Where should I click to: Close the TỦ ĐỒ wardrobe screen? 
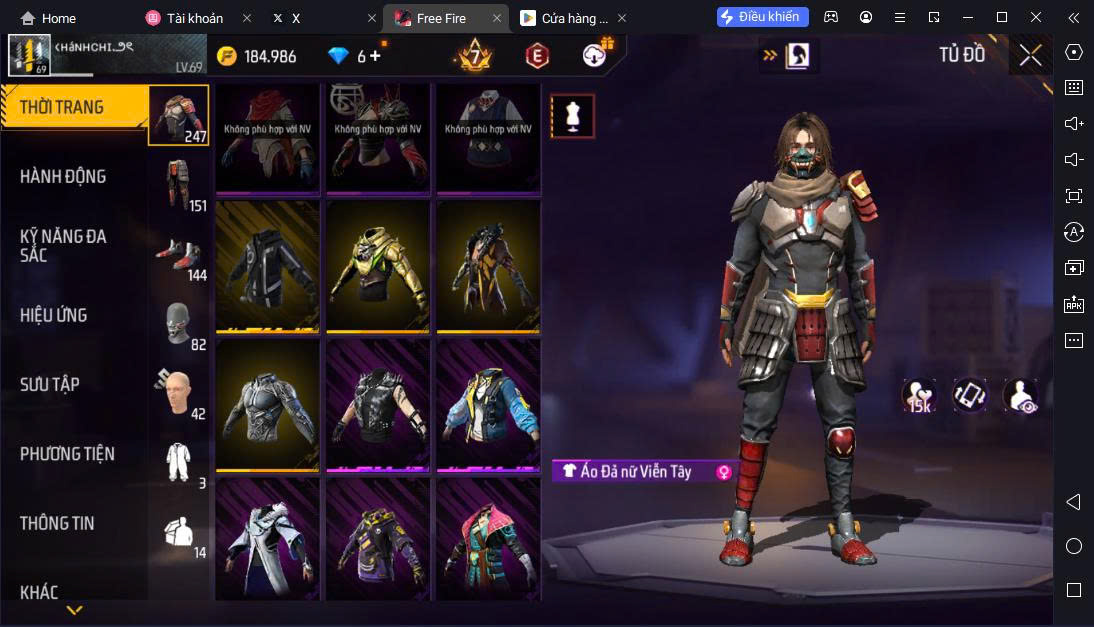point(1030,55)
